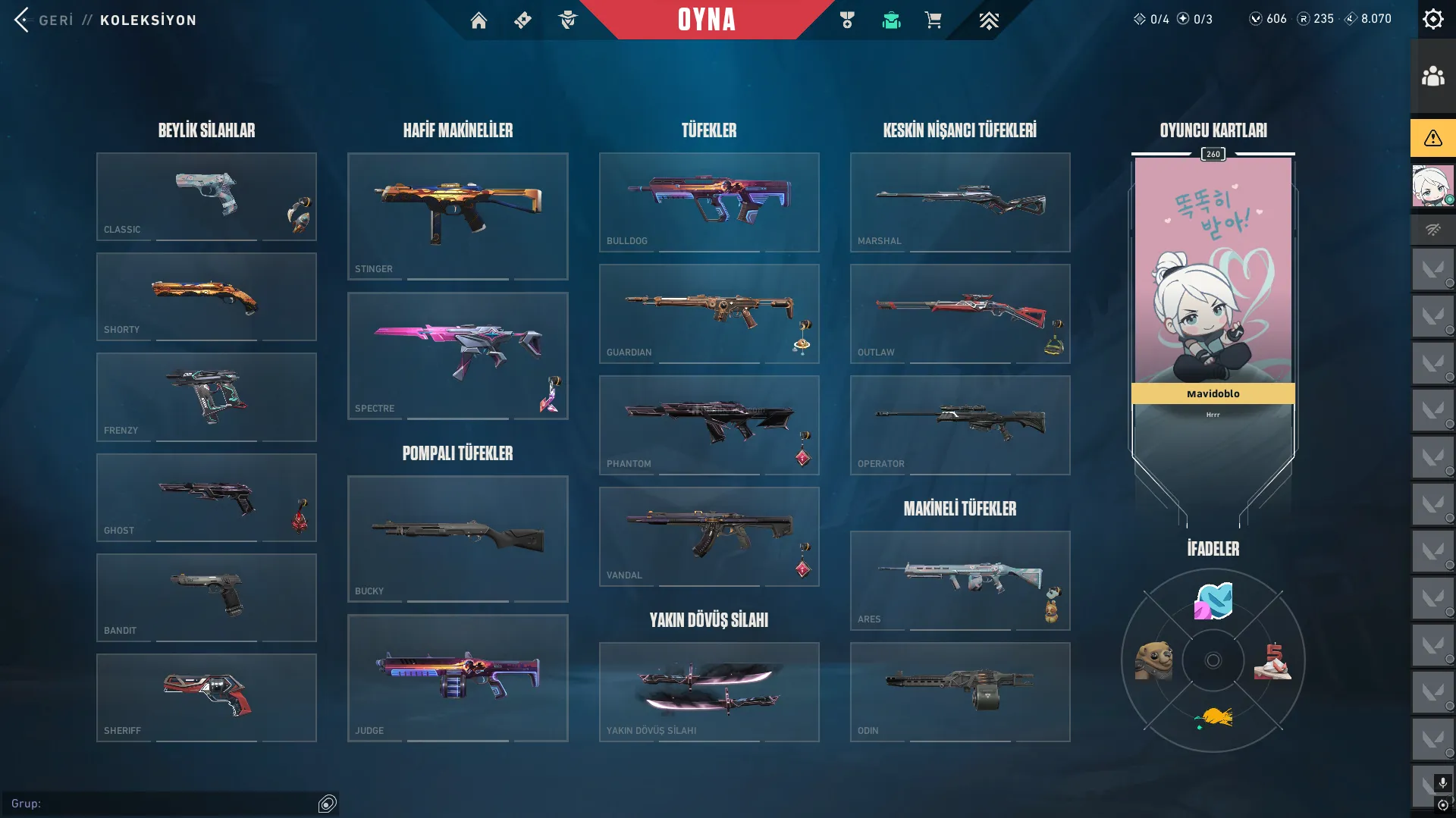The image size is (1456, 818).
Task: Select the Stinger SMG tile
Action: [x=457, y=216]
